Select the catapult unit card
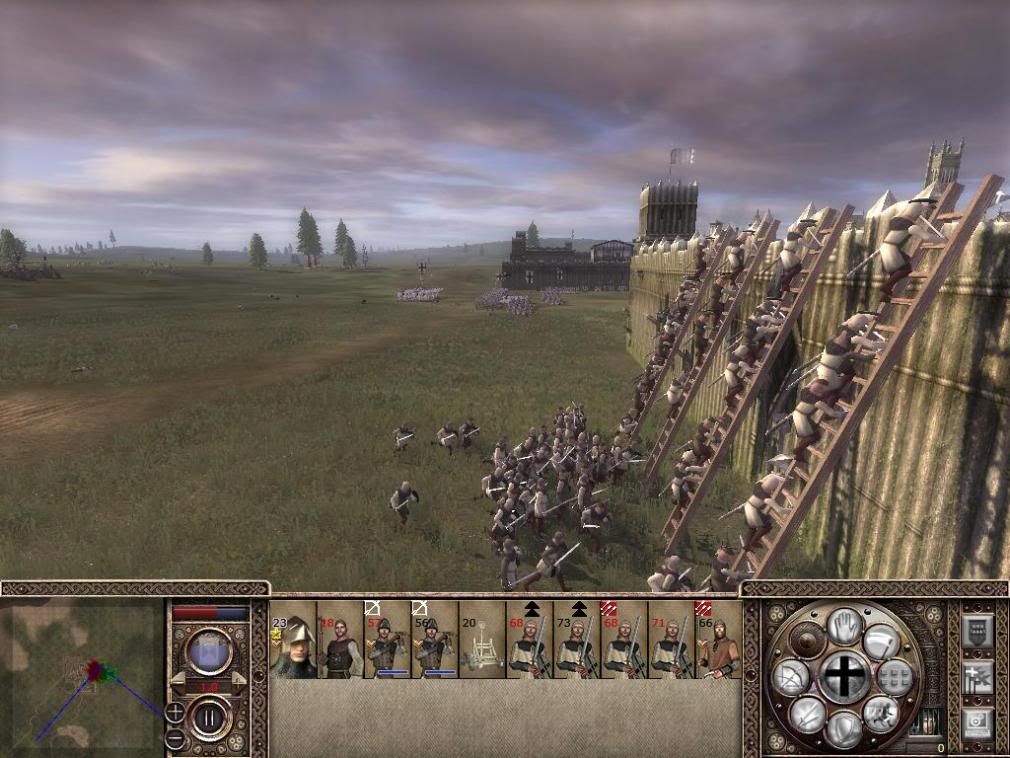This screenshot has width=1010, height=758. point(482,640)
